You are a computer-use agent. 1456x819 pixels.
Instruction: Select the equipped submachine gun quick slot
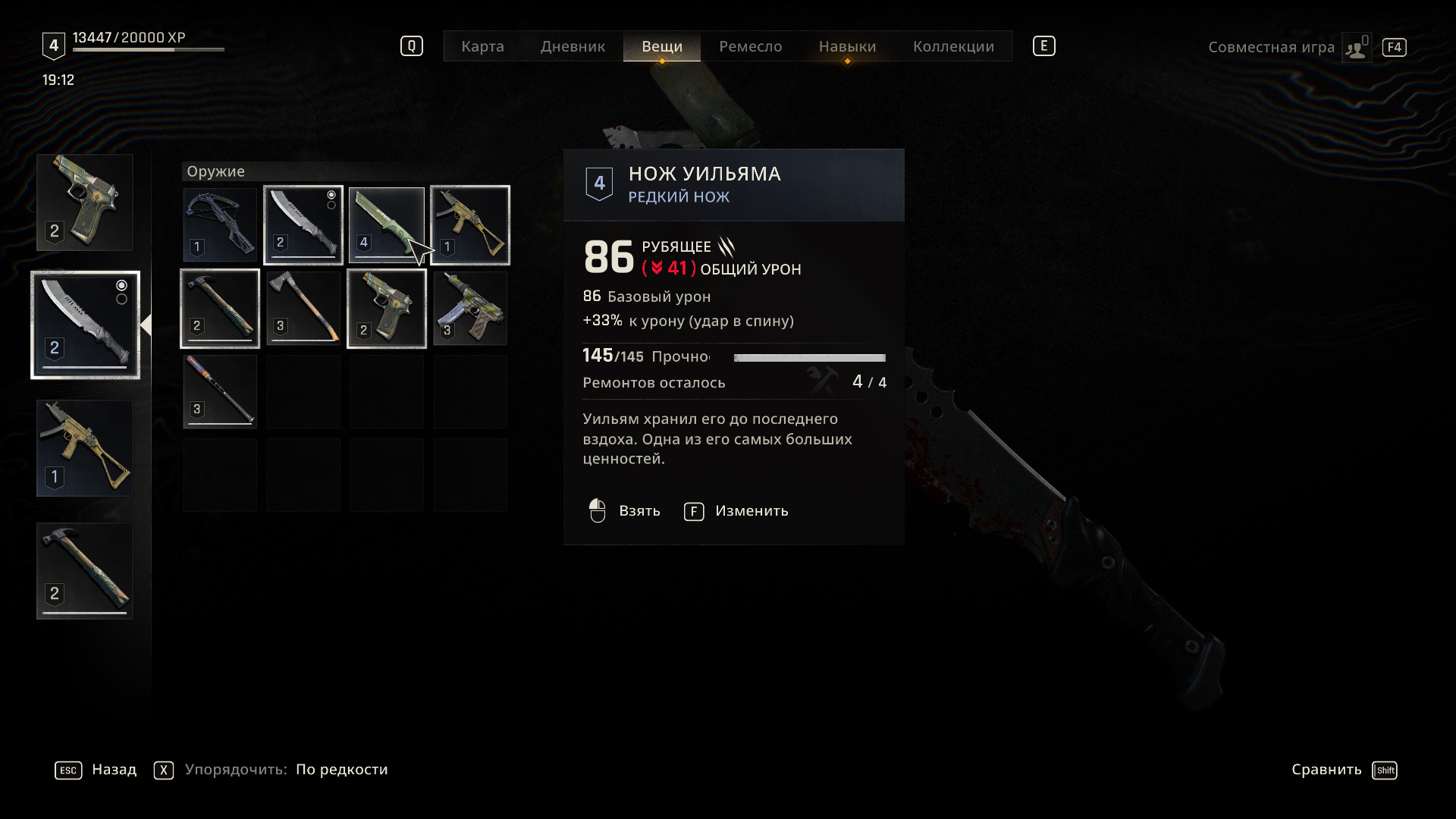pyautogui.click(x=85, y=448)
